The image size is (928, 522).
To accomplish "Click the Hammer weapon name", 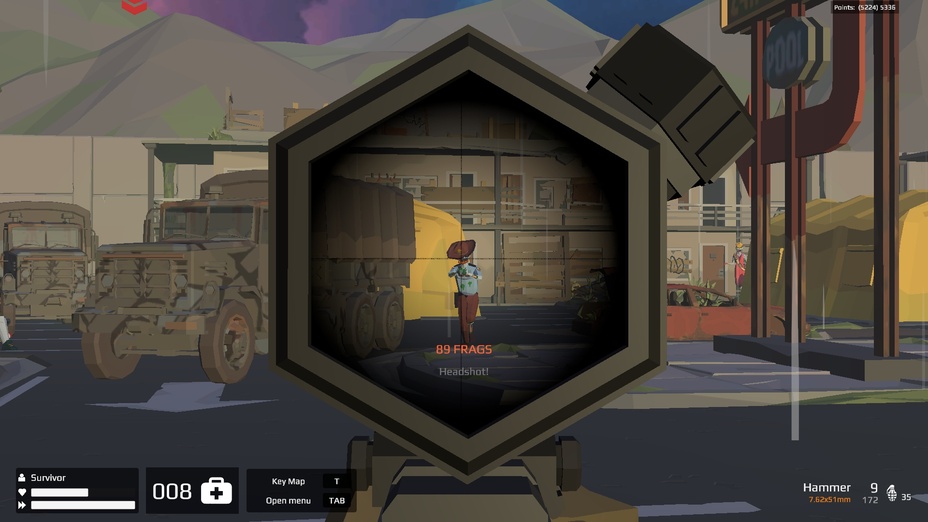I will point(826,487).
